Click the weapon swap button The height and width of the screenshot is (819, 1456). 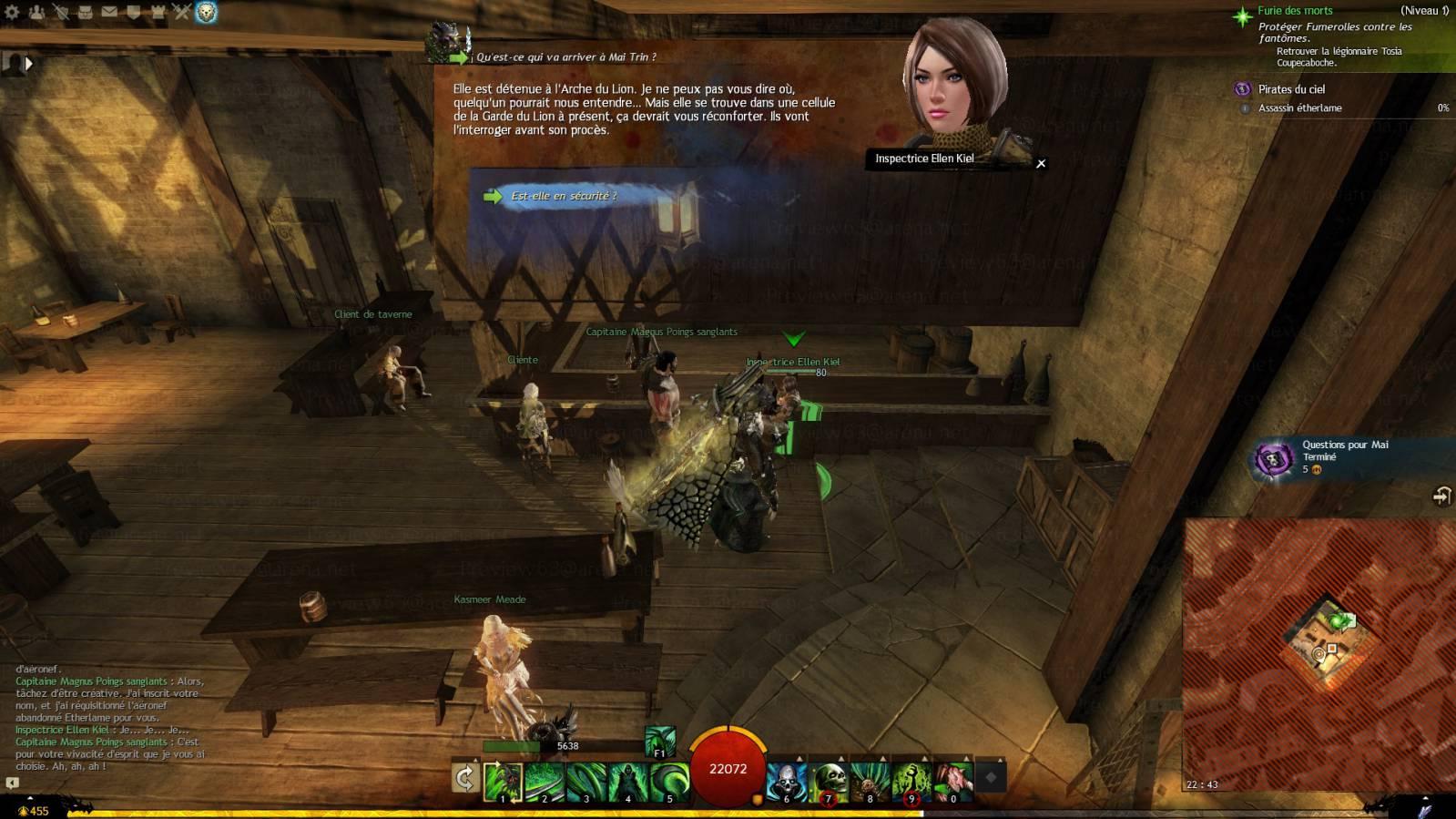[x=465, y=778]
